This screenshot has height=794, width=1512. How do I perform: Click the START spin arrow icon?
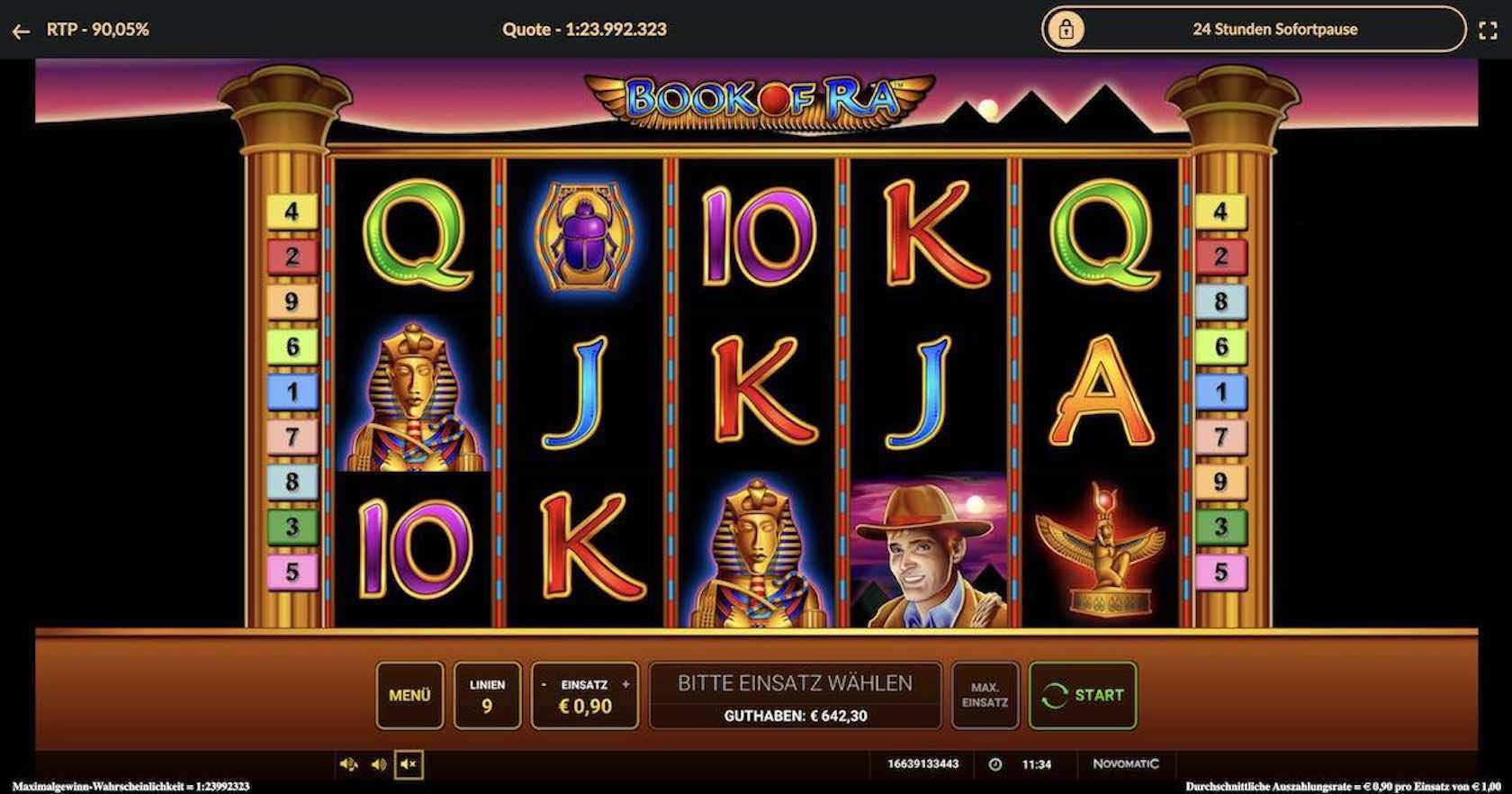click(1054, 694)
